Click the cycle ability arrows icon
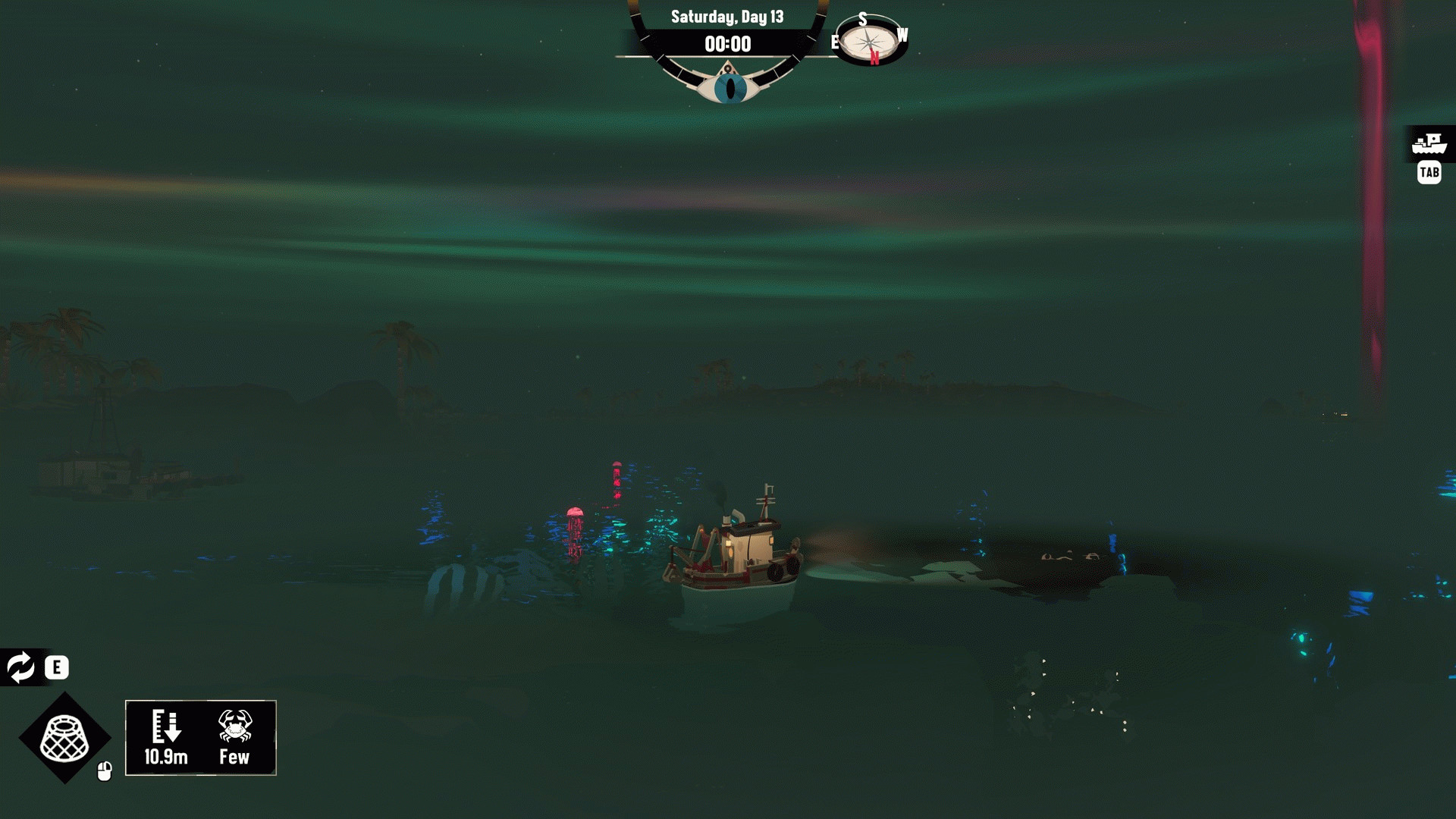1456x819 pixels. coord(20,667)
